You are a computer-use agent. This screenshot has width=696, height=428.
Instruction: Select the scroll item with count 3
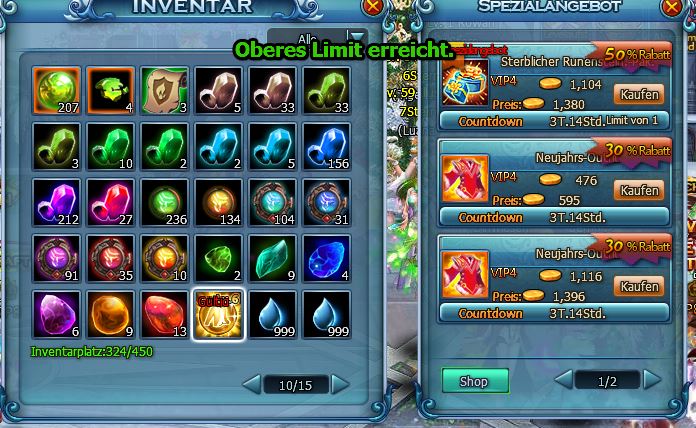[x=164, y=91]
